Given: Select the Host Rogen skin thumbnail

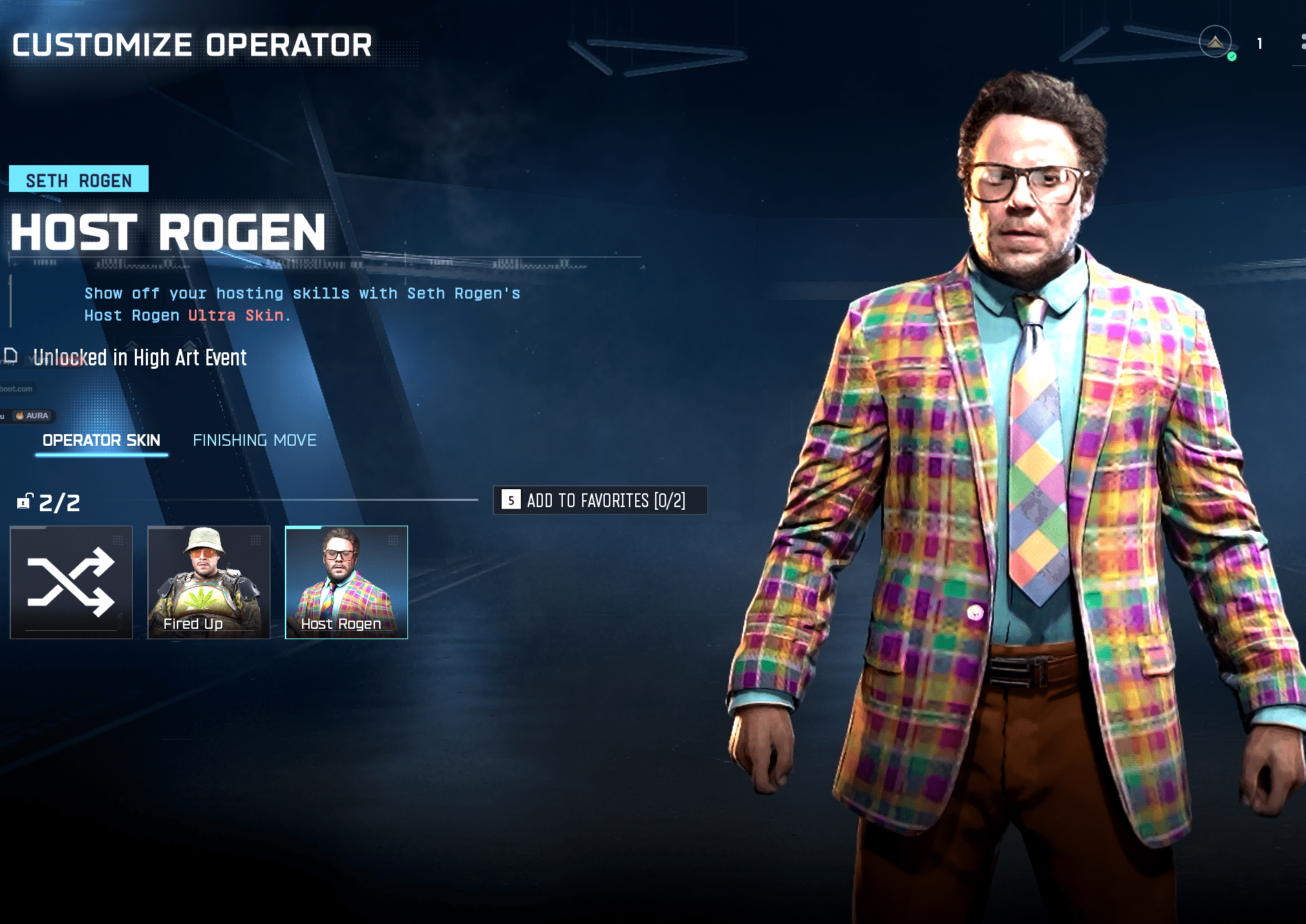Looking at the screenshot, I should [x=346, y=582].
